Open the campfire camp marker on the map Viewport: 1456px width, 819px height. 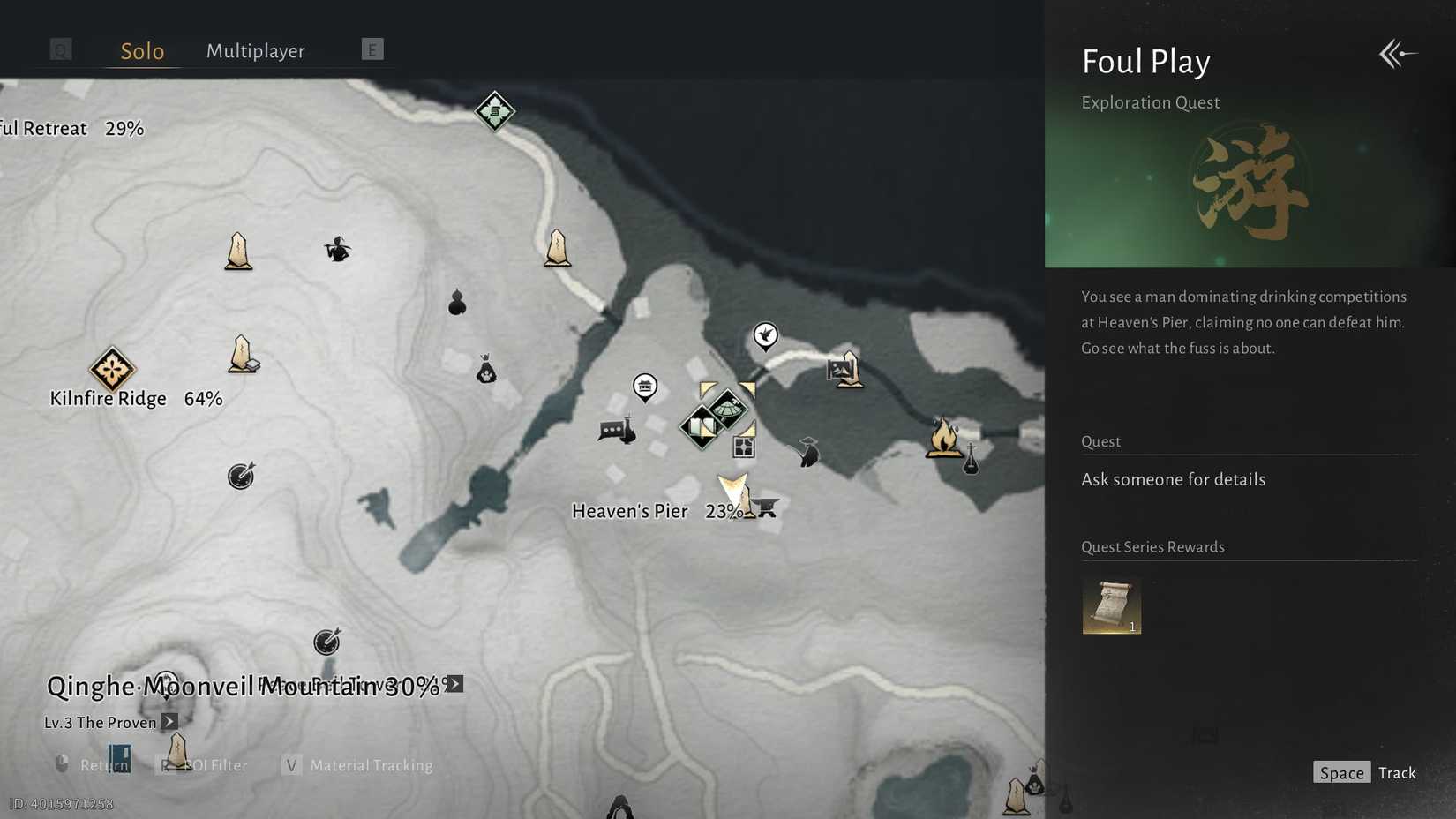pyautogui.click(x=942, y=436)
